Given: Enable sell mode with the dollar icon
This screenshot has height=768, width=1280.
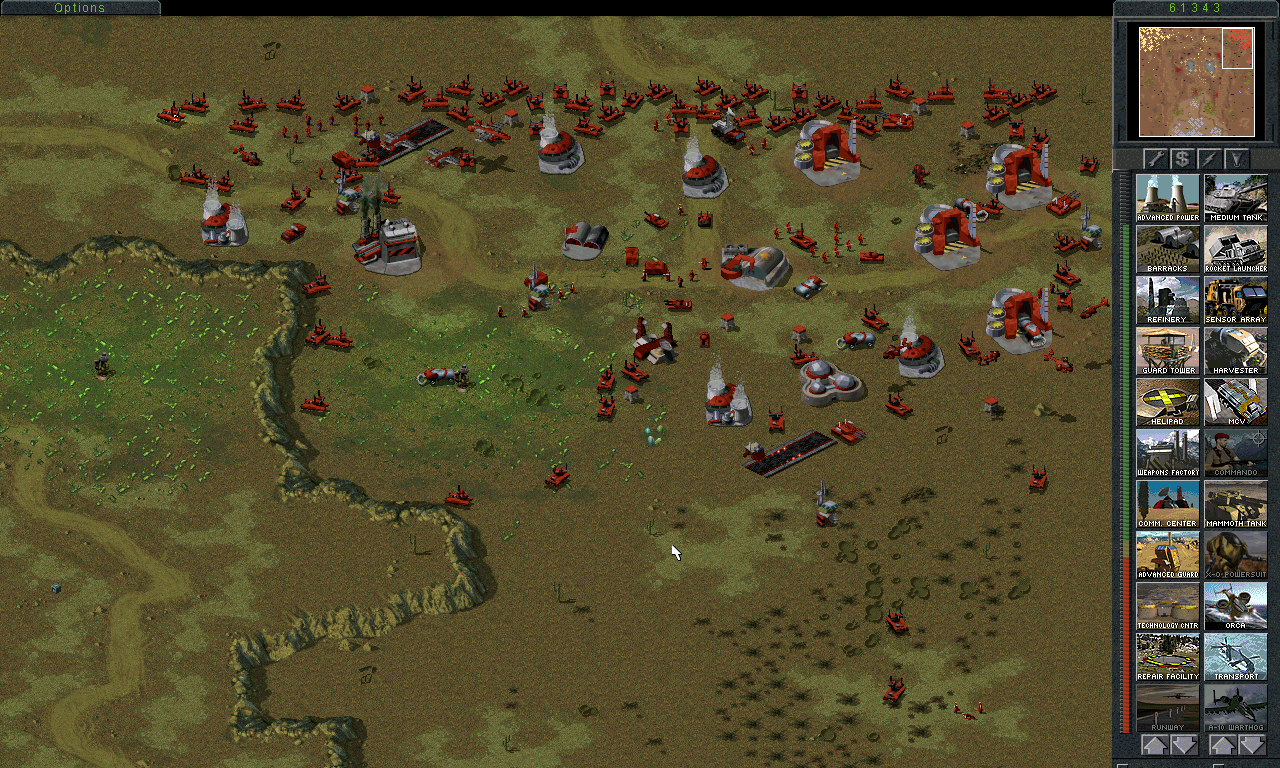Looking at the screenshot, I should [x=1180, y=158].
